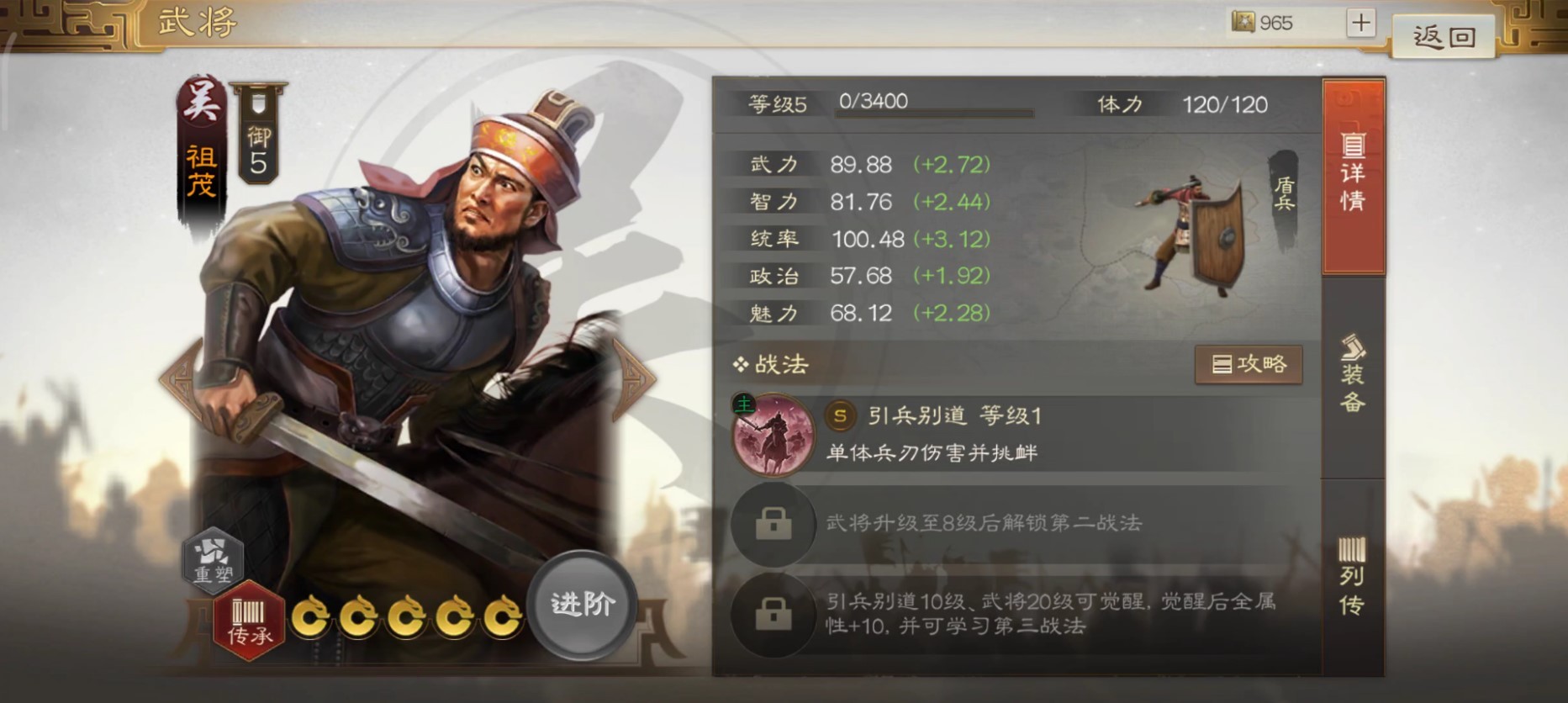
Task: Toggle the 主 main tactic marker
Action: pos(745,404)
